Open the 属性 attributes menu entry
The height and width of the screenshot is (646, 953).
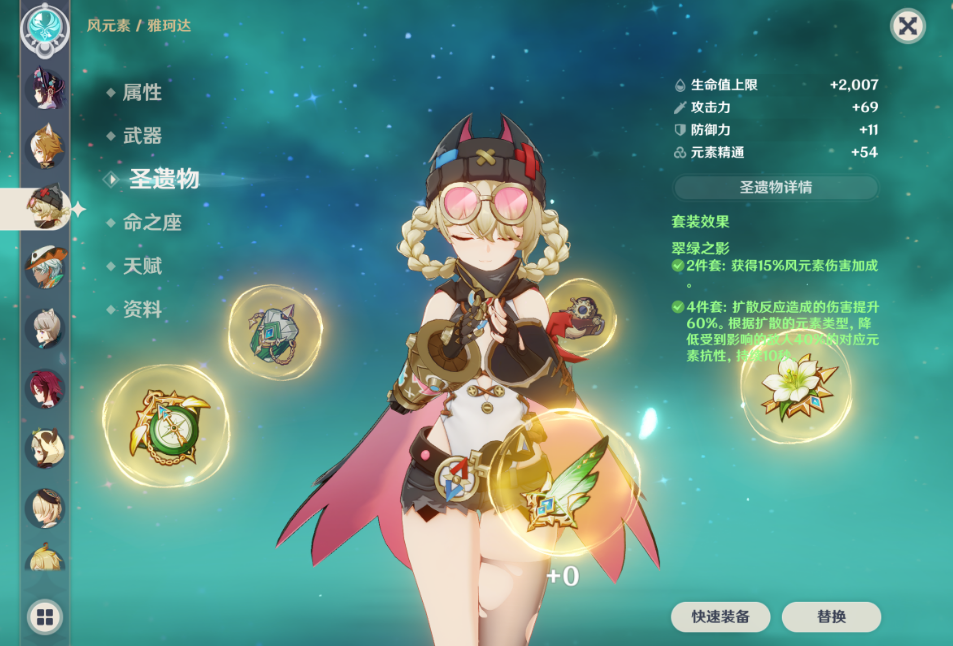click(x=142, y=93)
